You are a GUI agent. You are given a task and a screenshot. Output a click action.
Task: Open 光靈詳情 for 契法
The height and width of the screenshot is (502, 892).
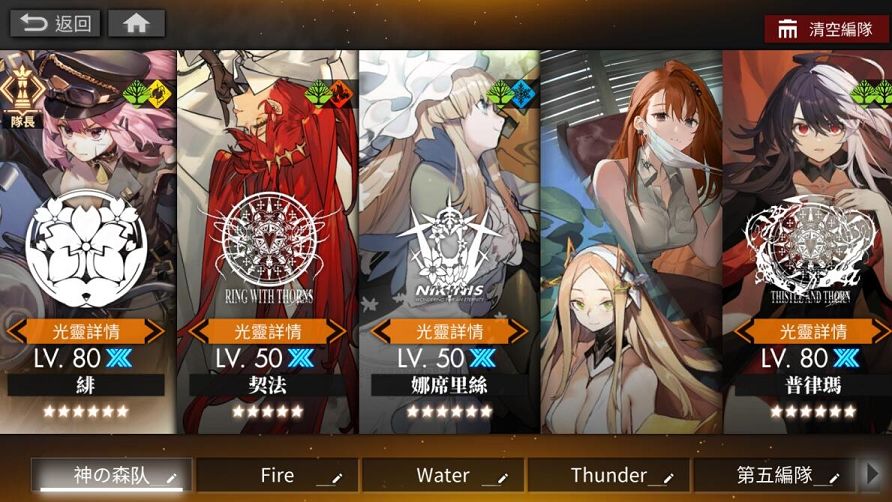268,332
